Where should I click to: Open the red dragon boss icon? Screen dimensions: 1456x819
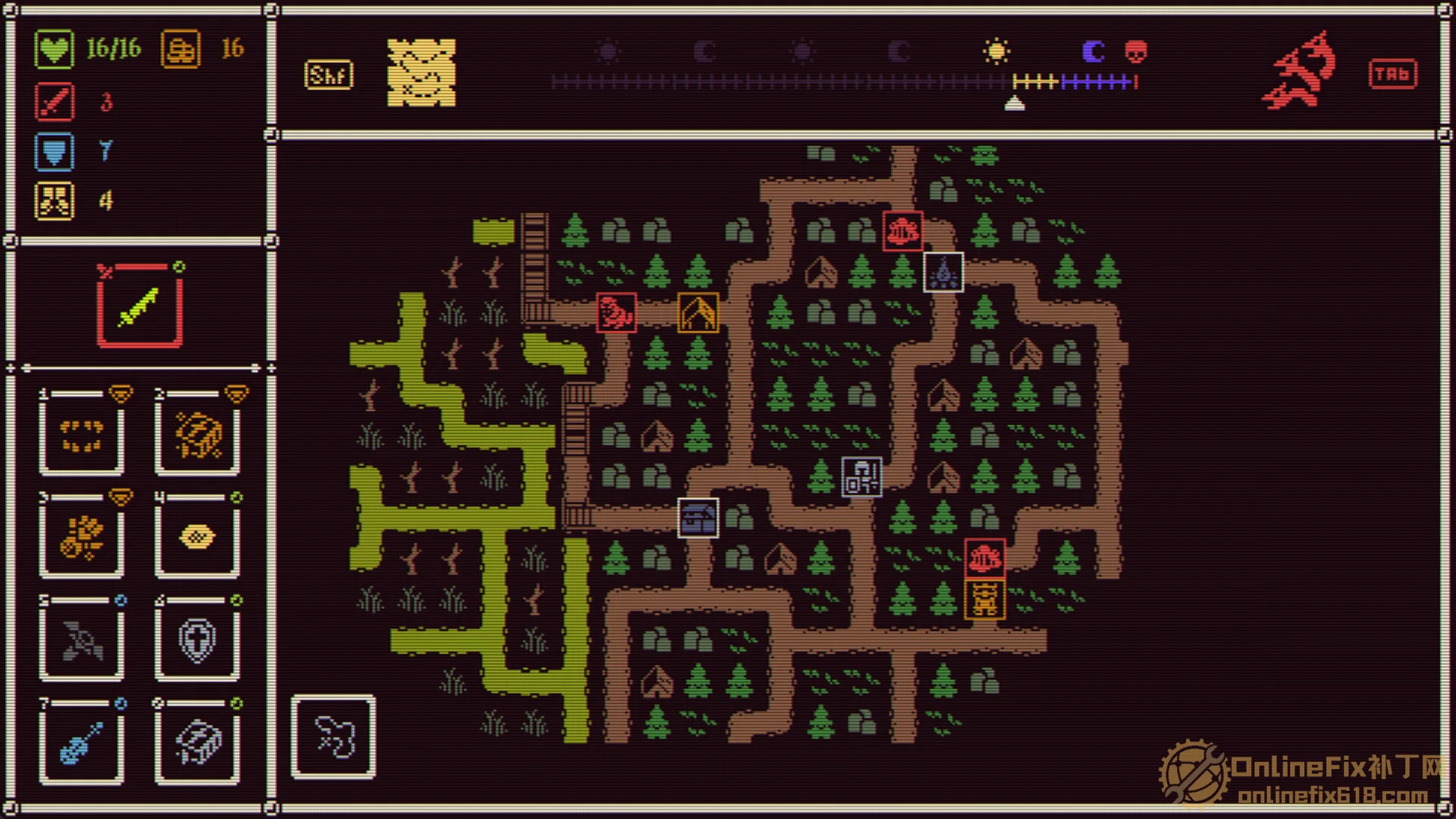click(1300, 71)
